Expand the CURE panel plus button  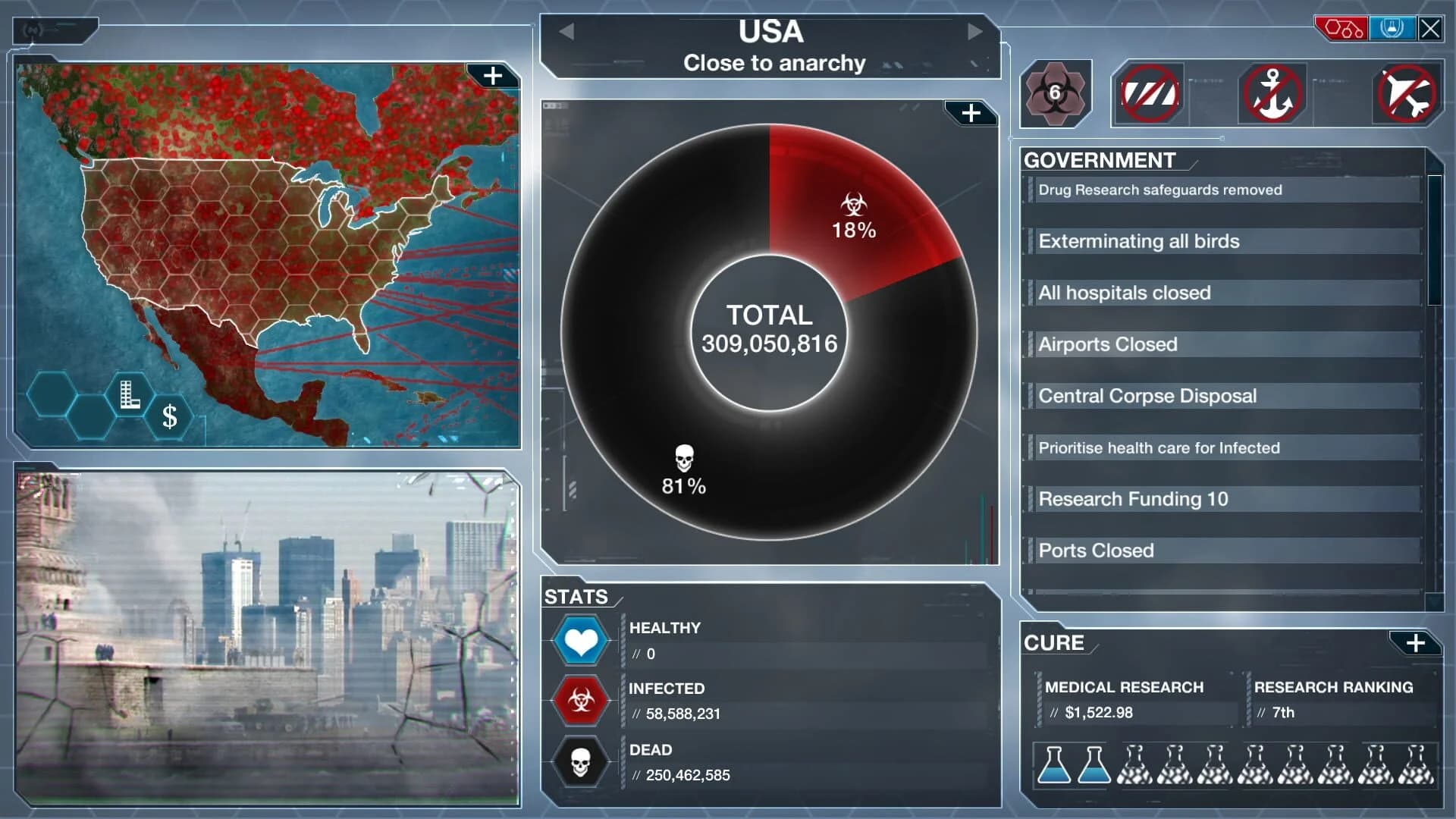[1417, 643]
